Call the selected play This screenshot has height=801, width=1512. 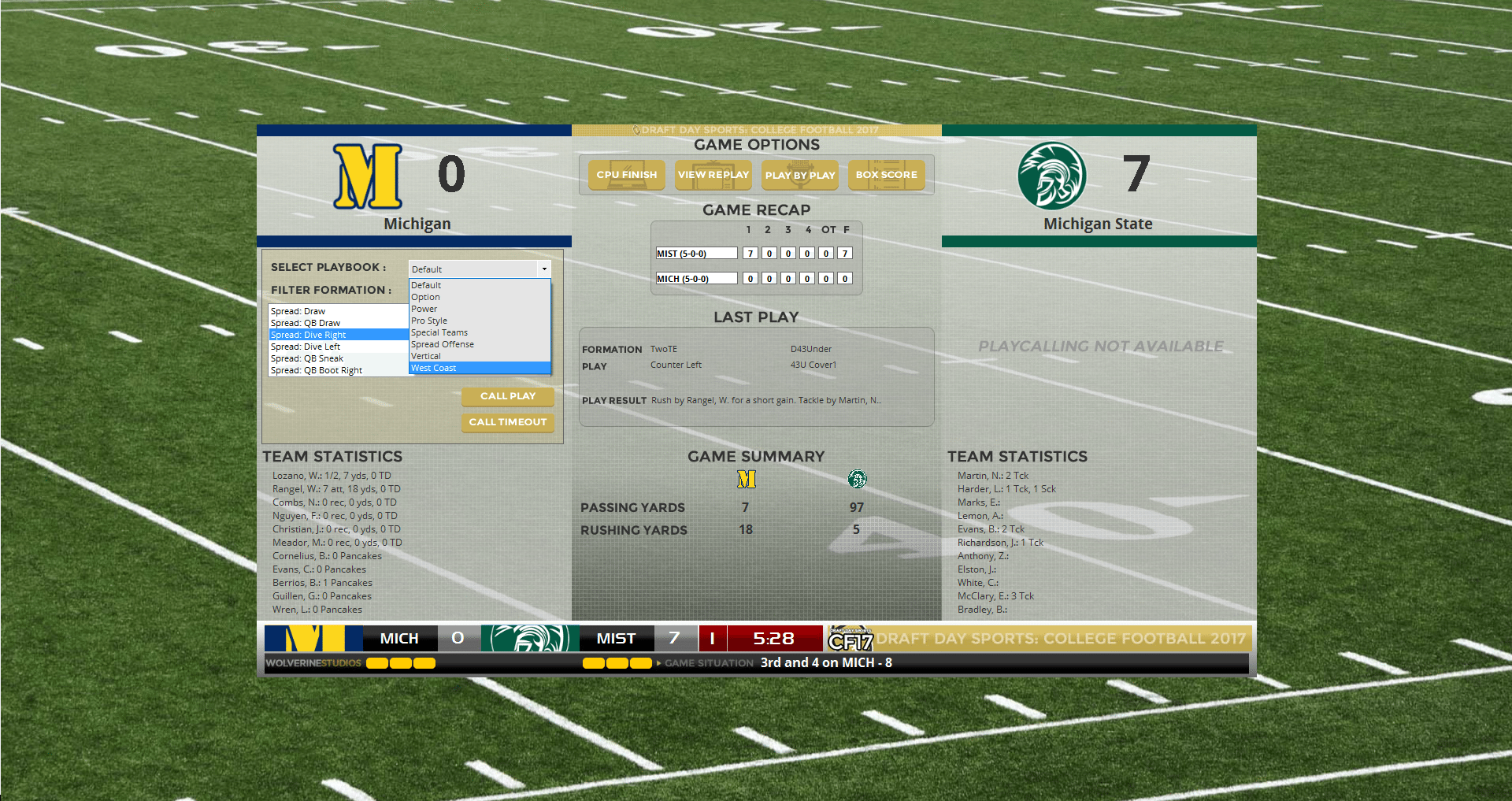507,396
